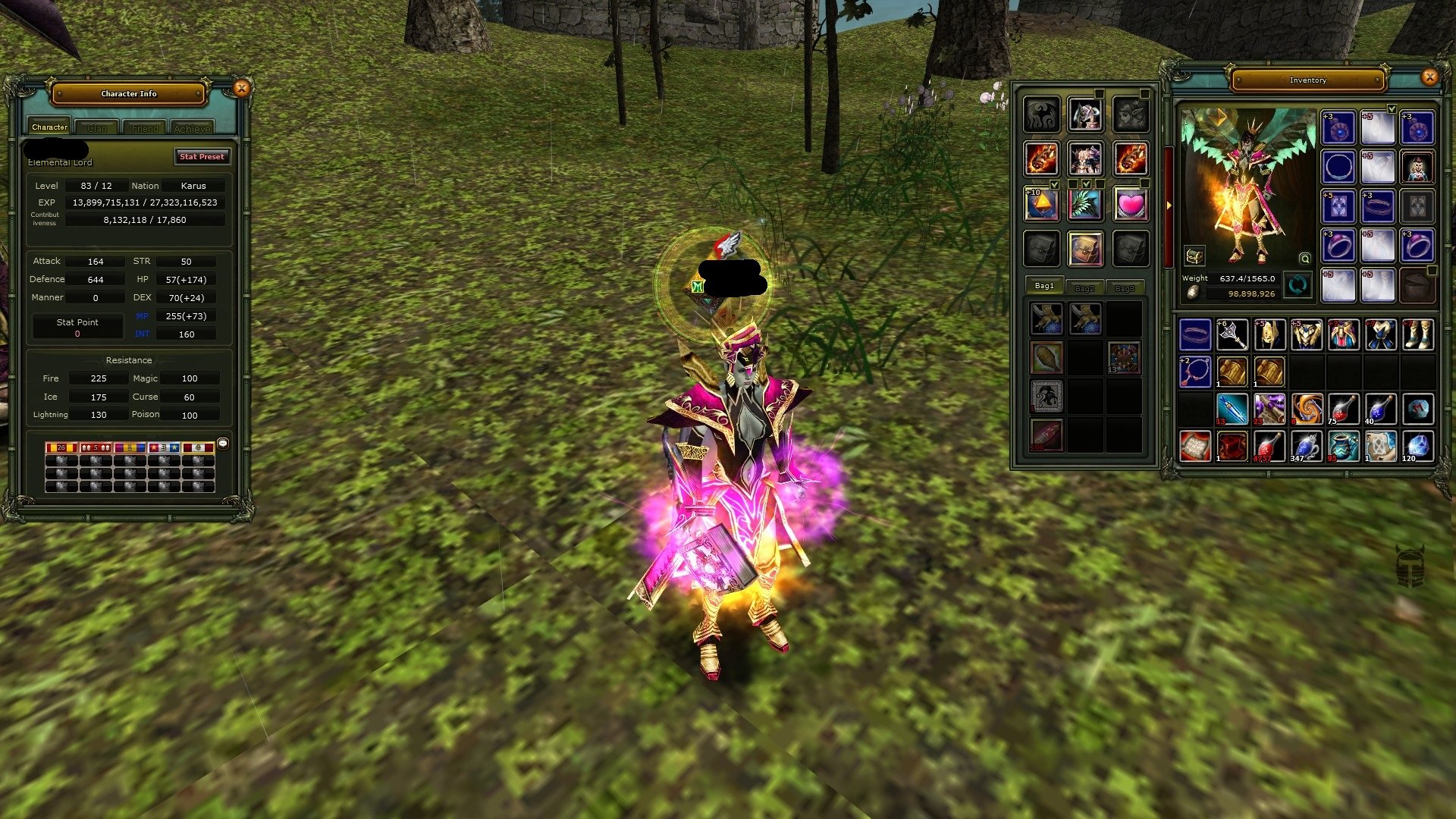Toggle the checkmark above the +10 crystal slot
Viewport: 1456px width, 819px height.
pos(1055,185)
